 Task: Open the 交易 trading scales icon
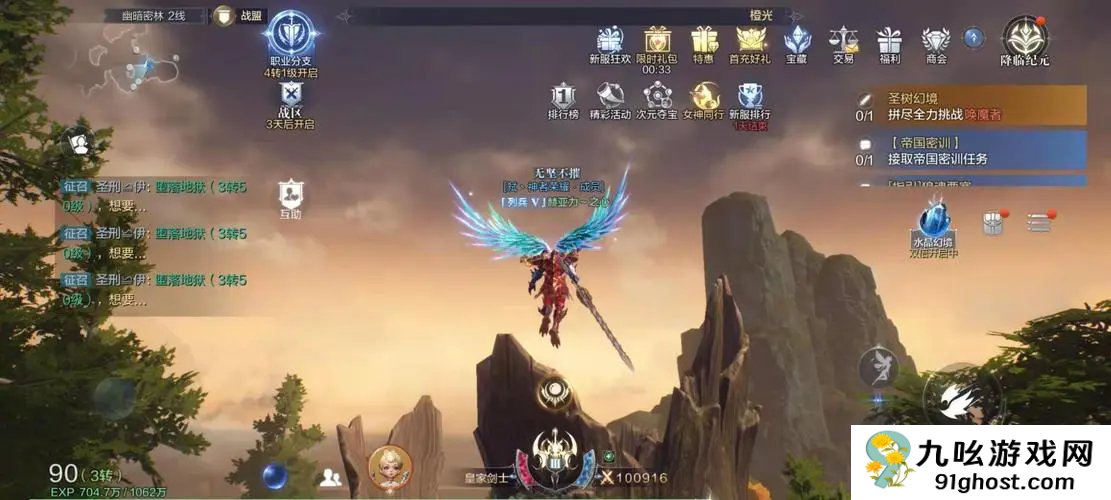tap(843, 41)
